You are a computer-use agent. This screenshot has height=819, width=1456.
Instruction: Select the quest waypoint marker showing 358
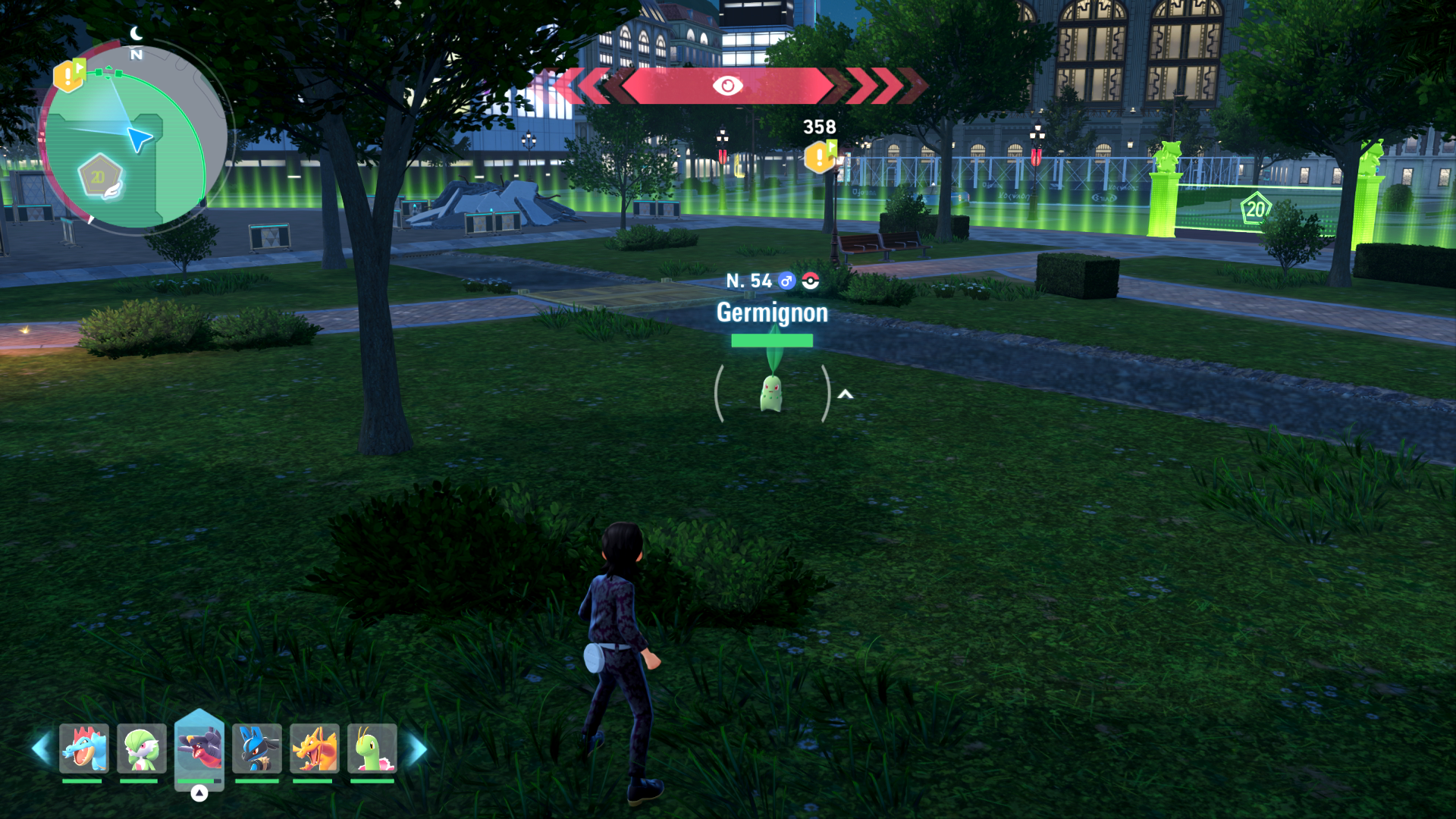click(x=821, y=156)
